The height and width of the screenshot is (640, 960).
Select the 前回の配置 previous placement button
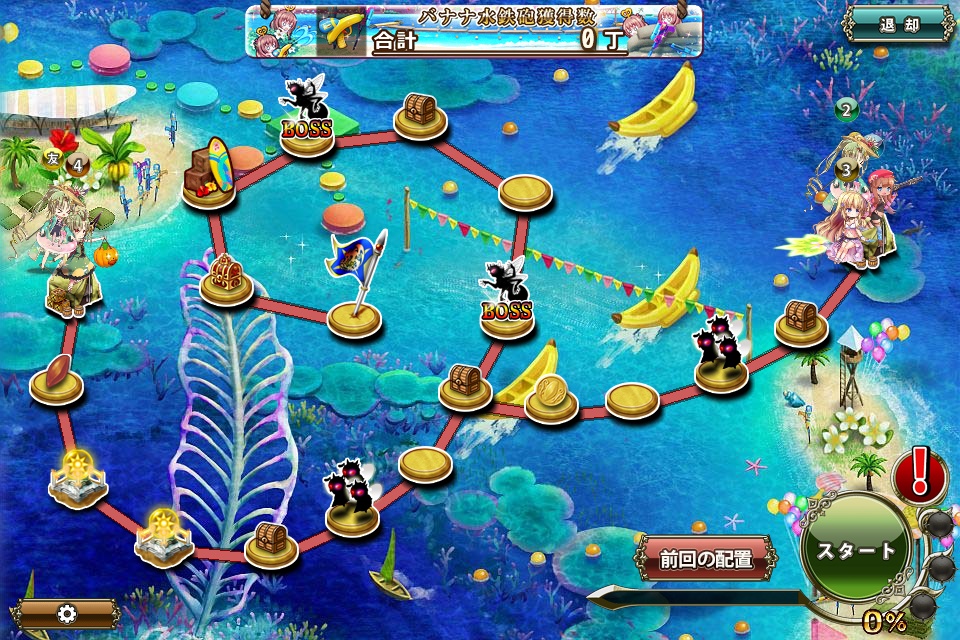pyautogui.click(x=706, y=559)
